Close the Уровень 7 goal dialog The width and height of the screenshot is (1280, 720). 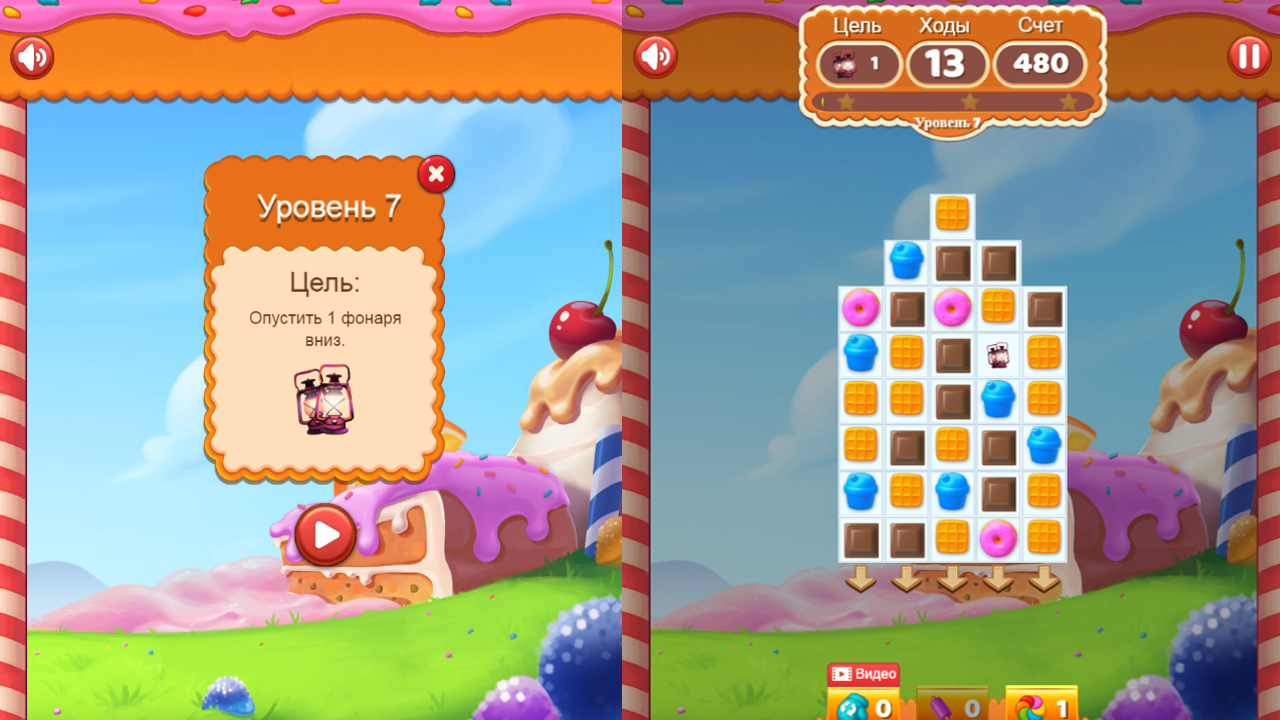coord(436,174)
